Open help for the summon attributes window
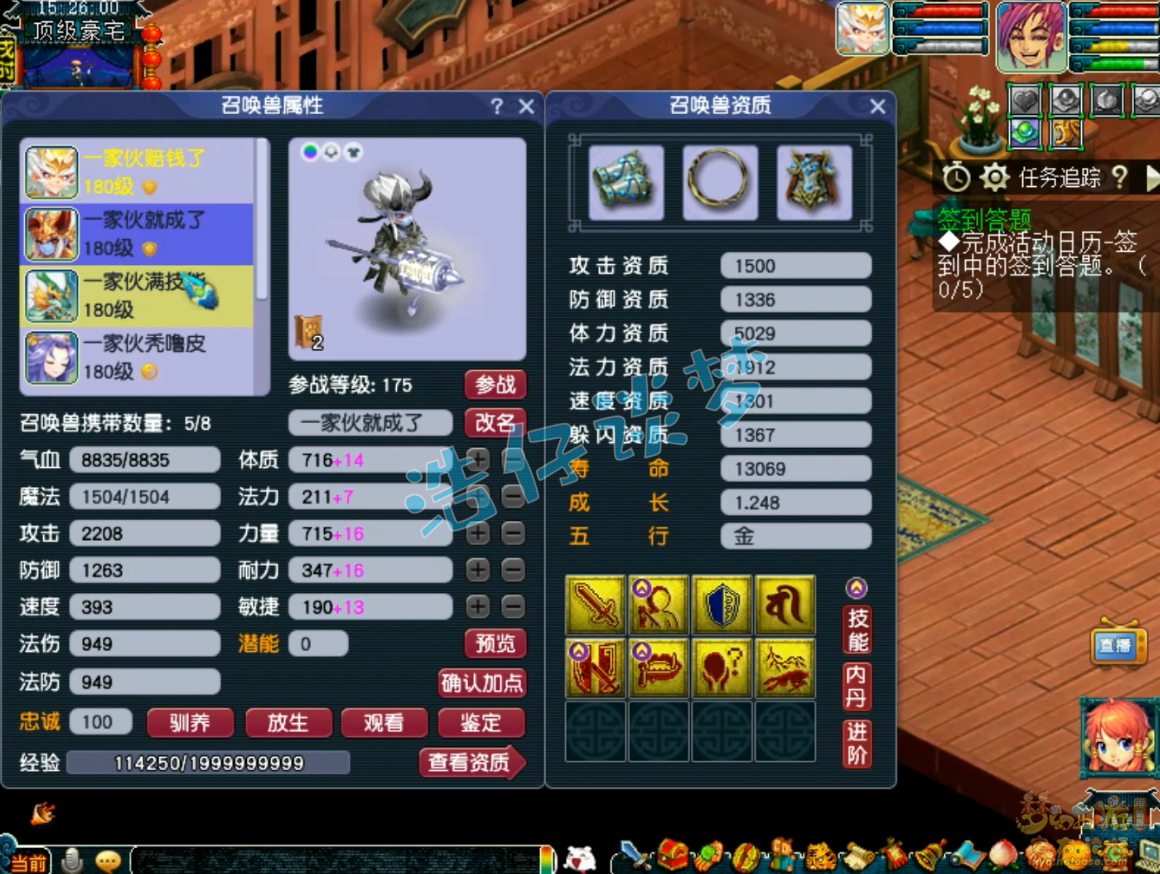This screenshot has height=874, width=1160. (497, 107)
